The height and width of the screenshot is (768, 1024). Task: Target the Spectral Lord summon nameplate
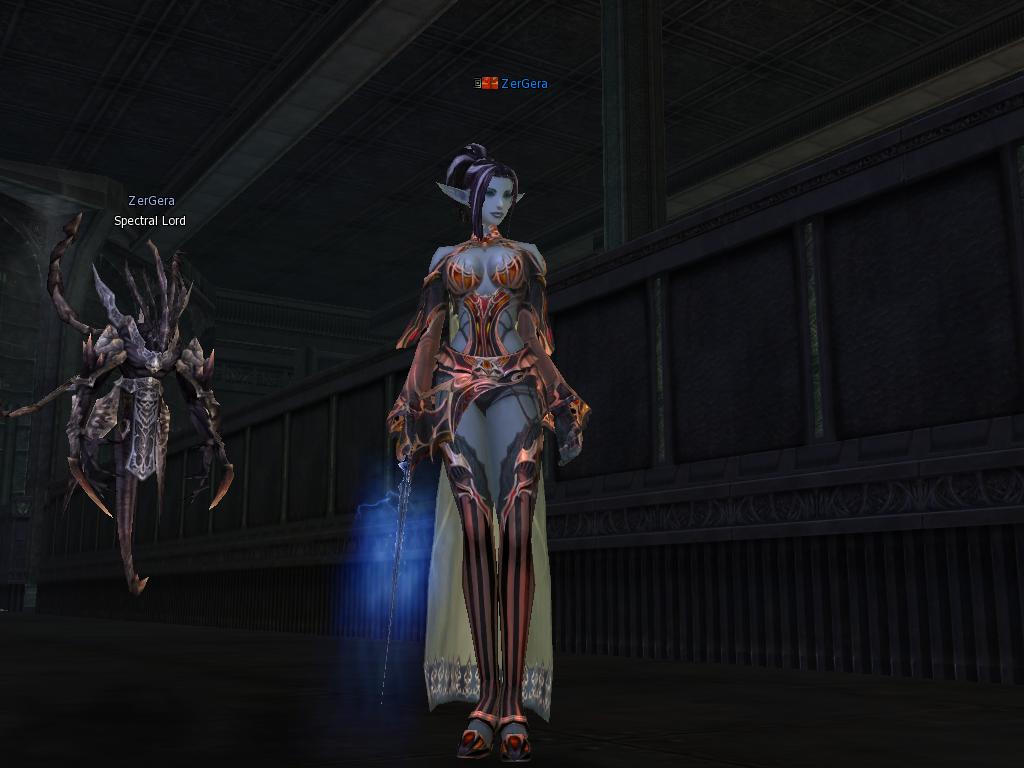click(150, 221)
